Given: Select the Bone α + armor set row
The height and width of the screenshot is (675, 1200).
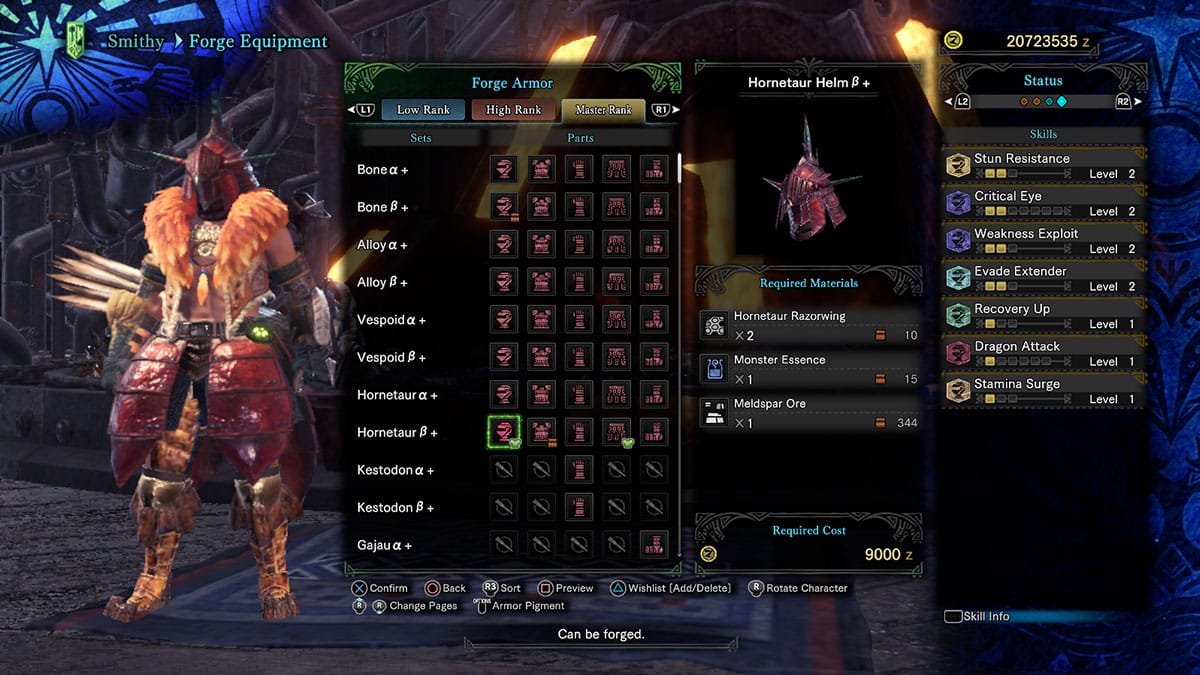Looking at the screenshot, I should pyautogui.click(x=383, y=170).
